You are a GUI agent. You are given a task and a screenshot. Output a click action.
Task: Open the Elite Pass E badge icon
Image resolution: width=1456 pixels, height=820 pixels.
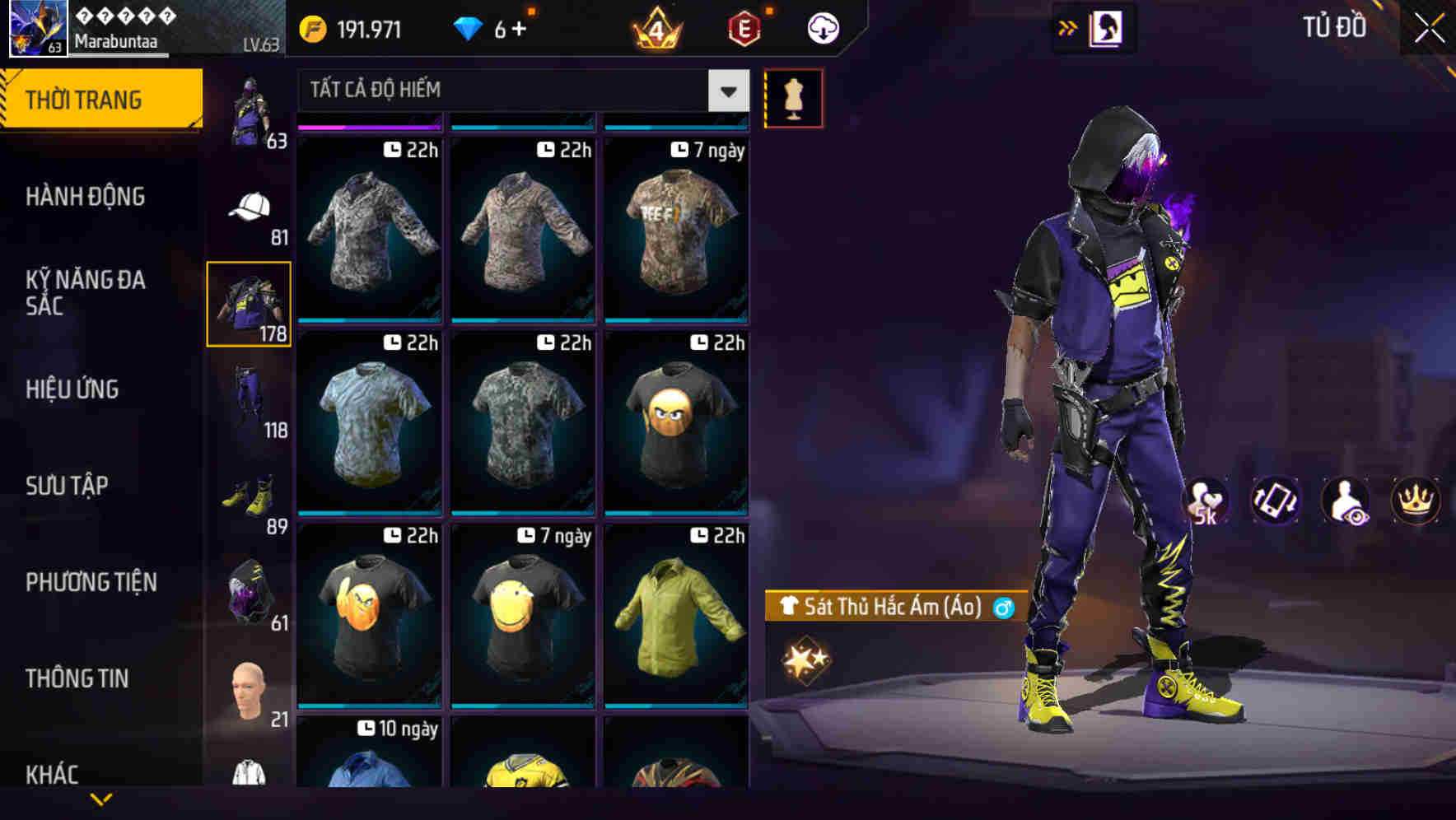(740, 30)
